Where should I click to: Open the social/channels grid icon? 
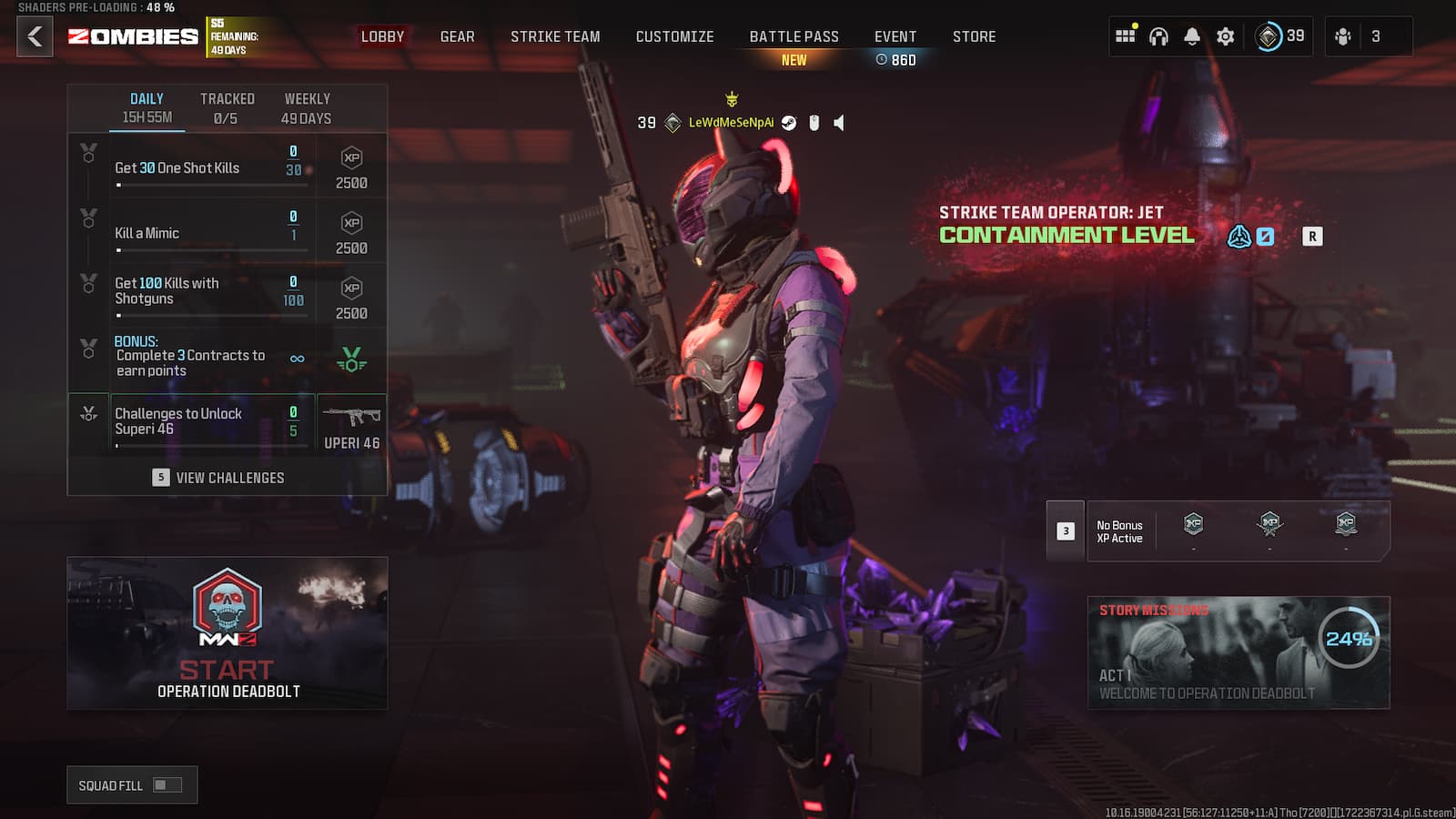point(1126,36)
